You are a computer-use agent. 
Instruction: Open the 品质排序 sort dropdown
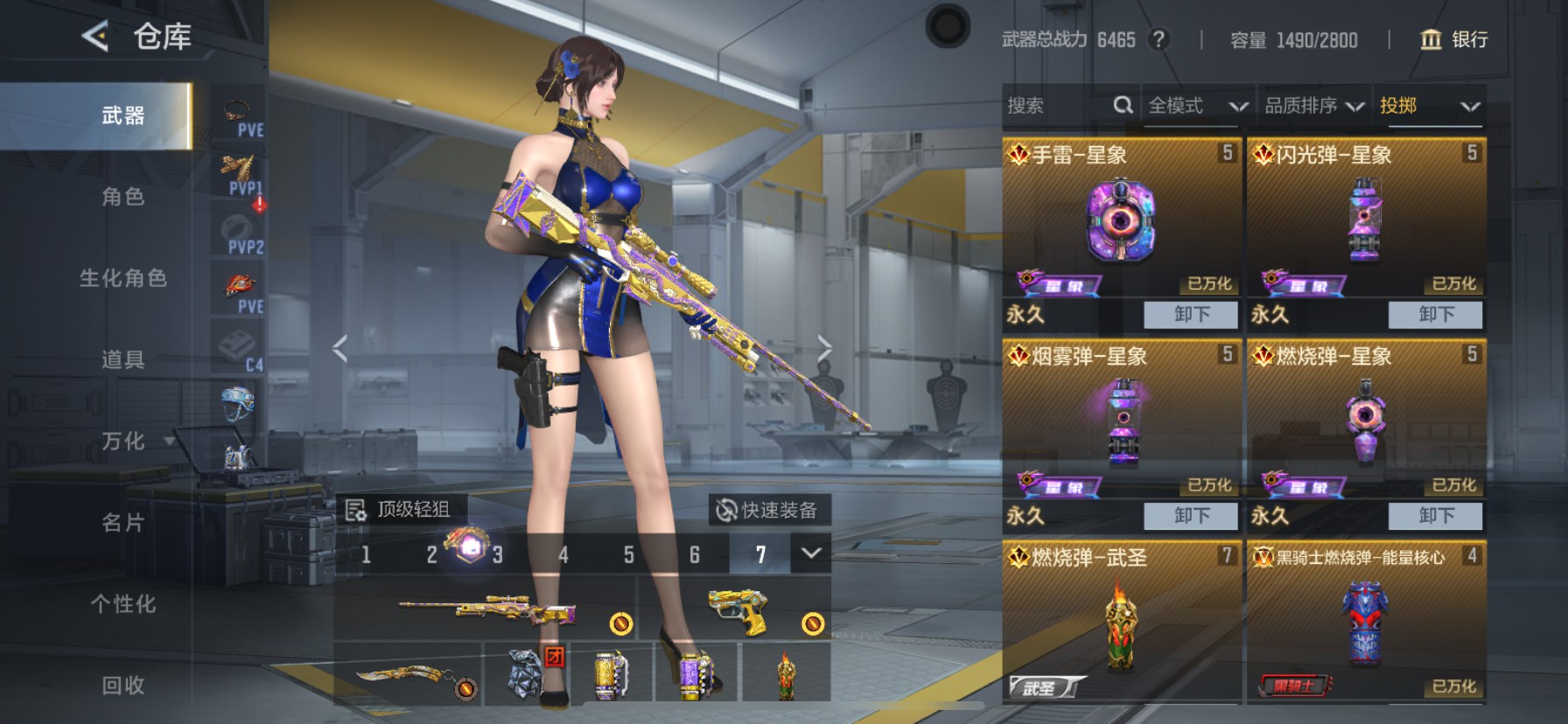[1314, 105]
